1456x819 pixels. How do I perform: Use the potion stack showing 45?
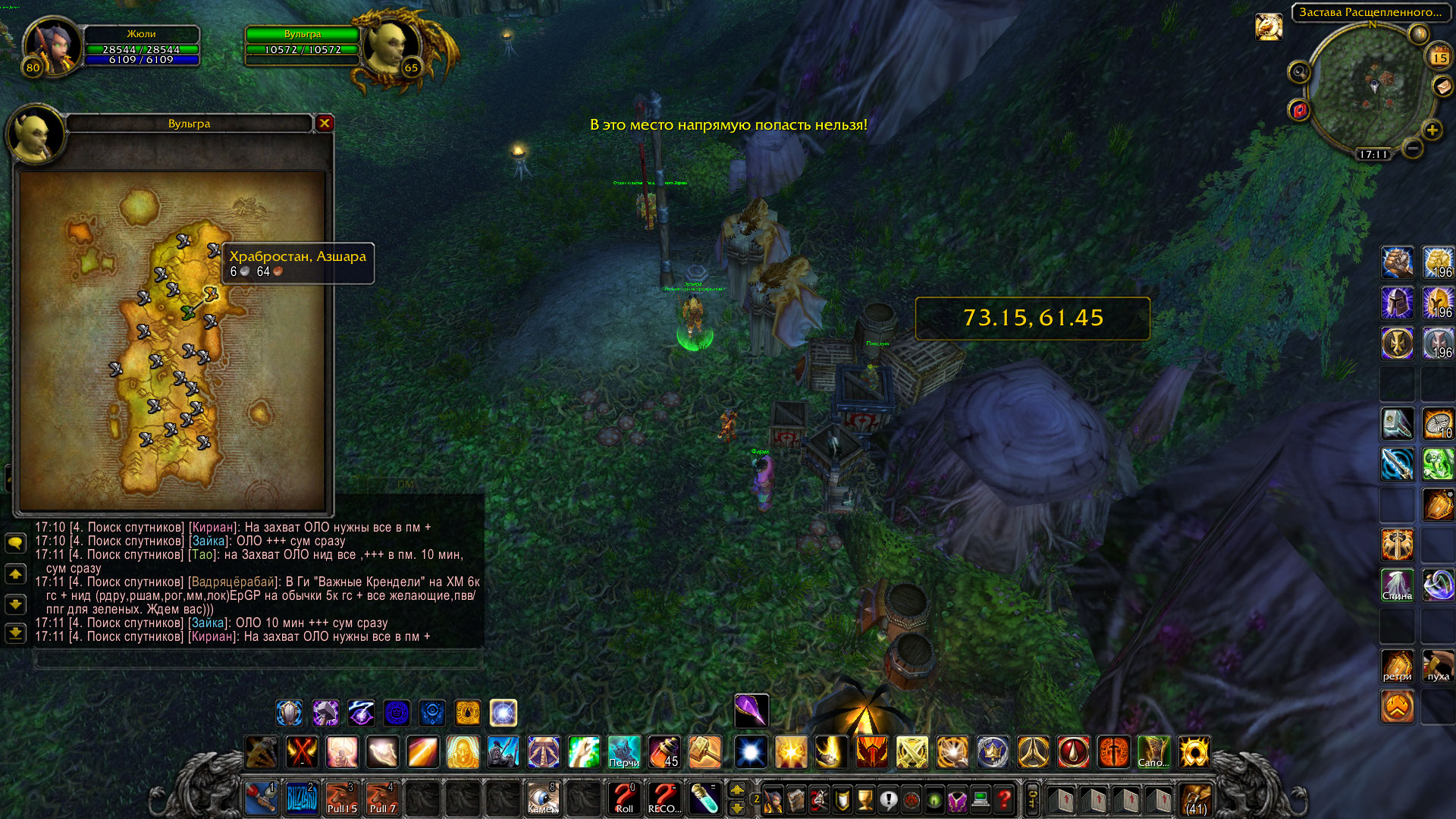click(x=664, y=752)
